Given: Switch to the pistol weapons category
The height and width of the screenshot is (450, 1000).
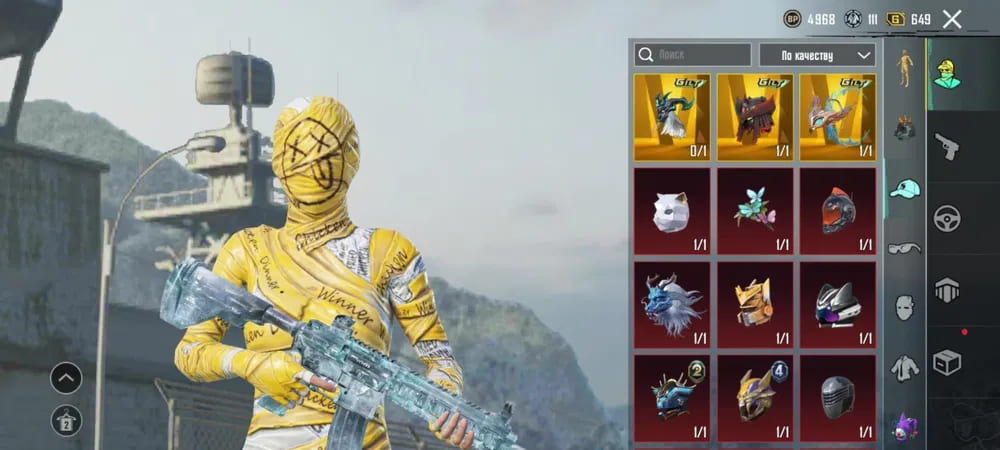Looking at the screenshot, I should coord(947,146).
